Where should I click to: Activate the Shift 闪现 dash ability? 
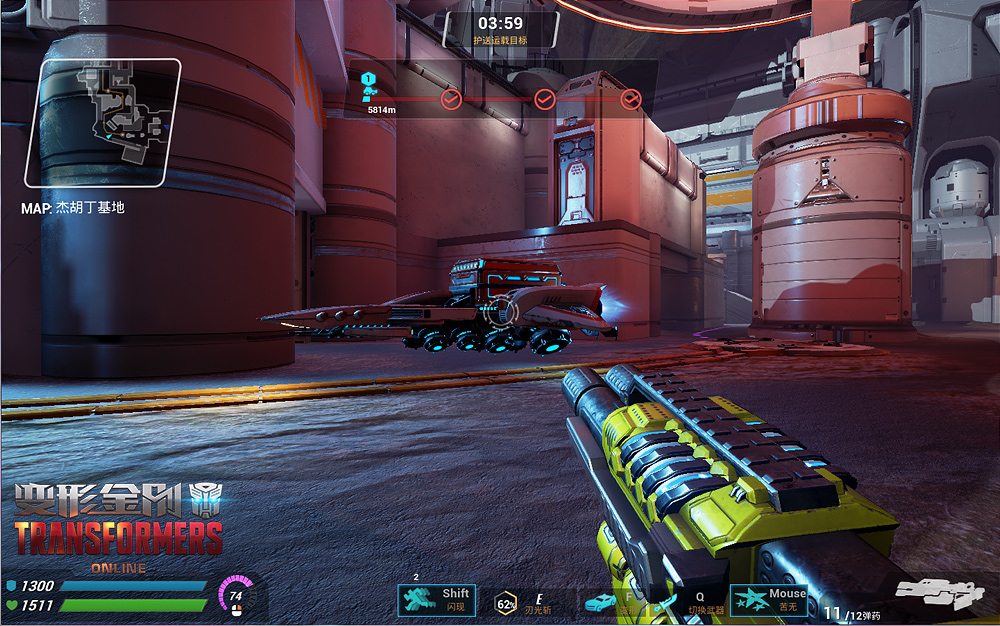pyautogui.click(x=436, y=599)
